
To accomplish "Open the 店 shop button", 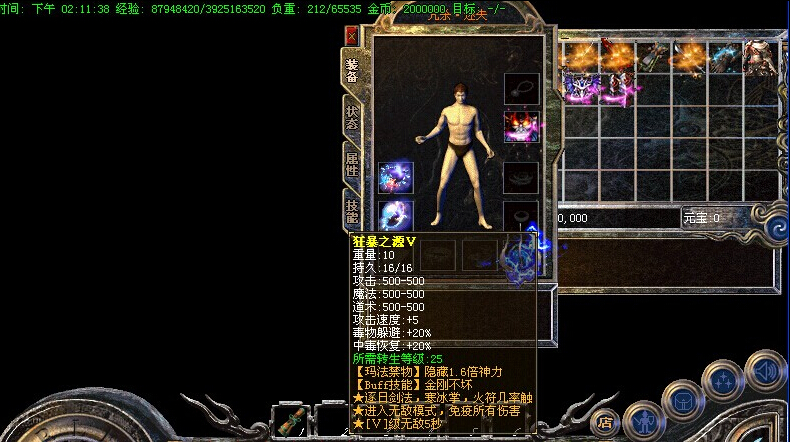I will (x=603, y=421).
